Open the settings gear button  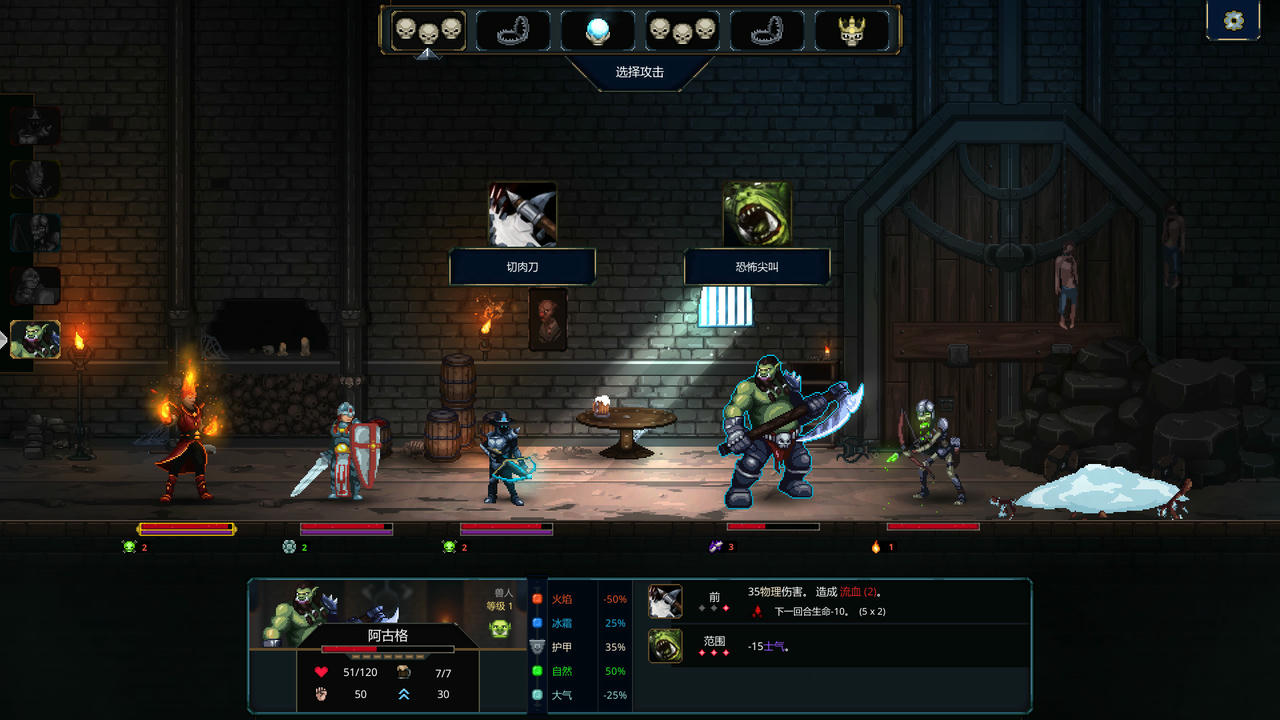pos(1233,21)
